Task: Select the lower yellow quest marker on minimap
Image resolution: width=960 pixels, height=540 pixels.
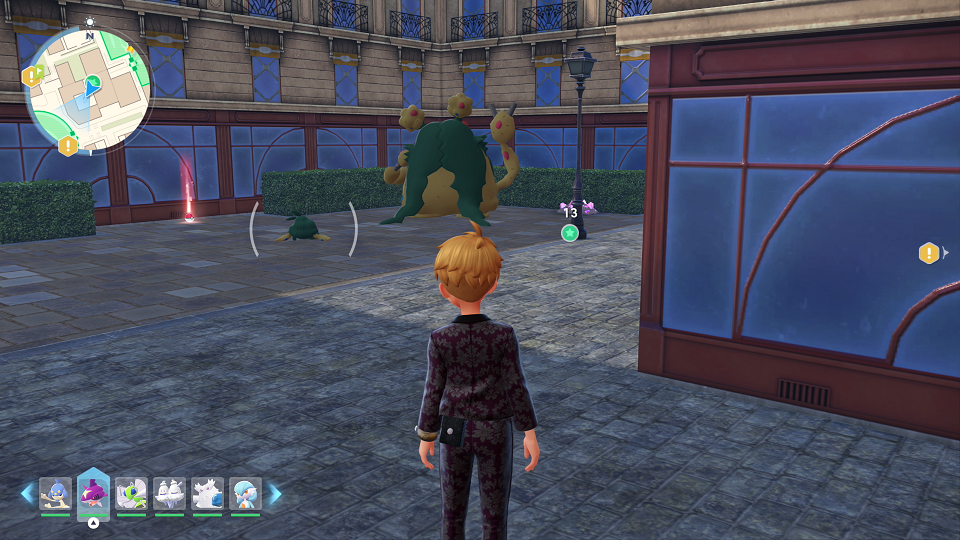Action: tap(68, 146)
